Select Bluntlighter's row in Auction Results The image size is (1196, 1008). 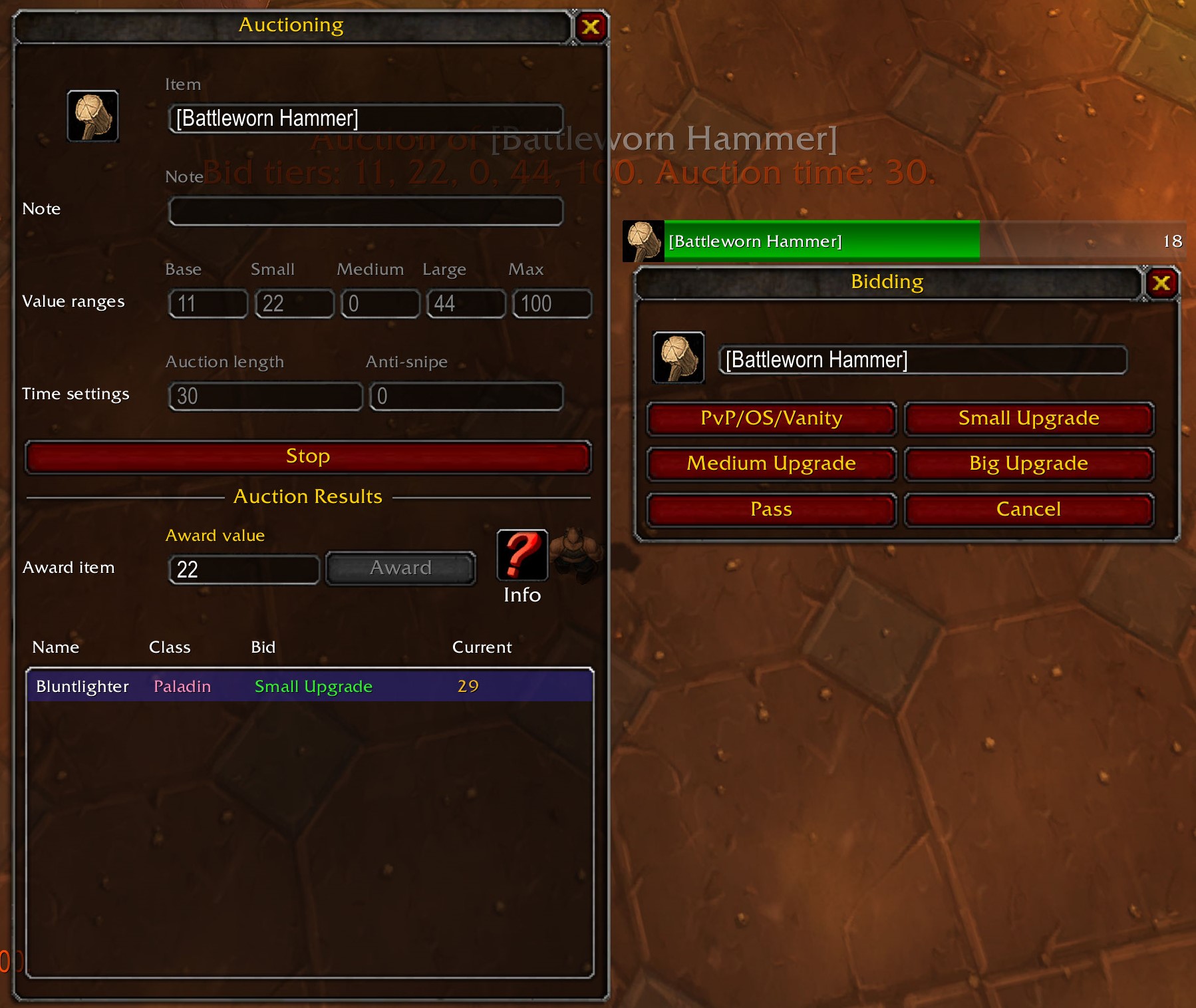308,687
